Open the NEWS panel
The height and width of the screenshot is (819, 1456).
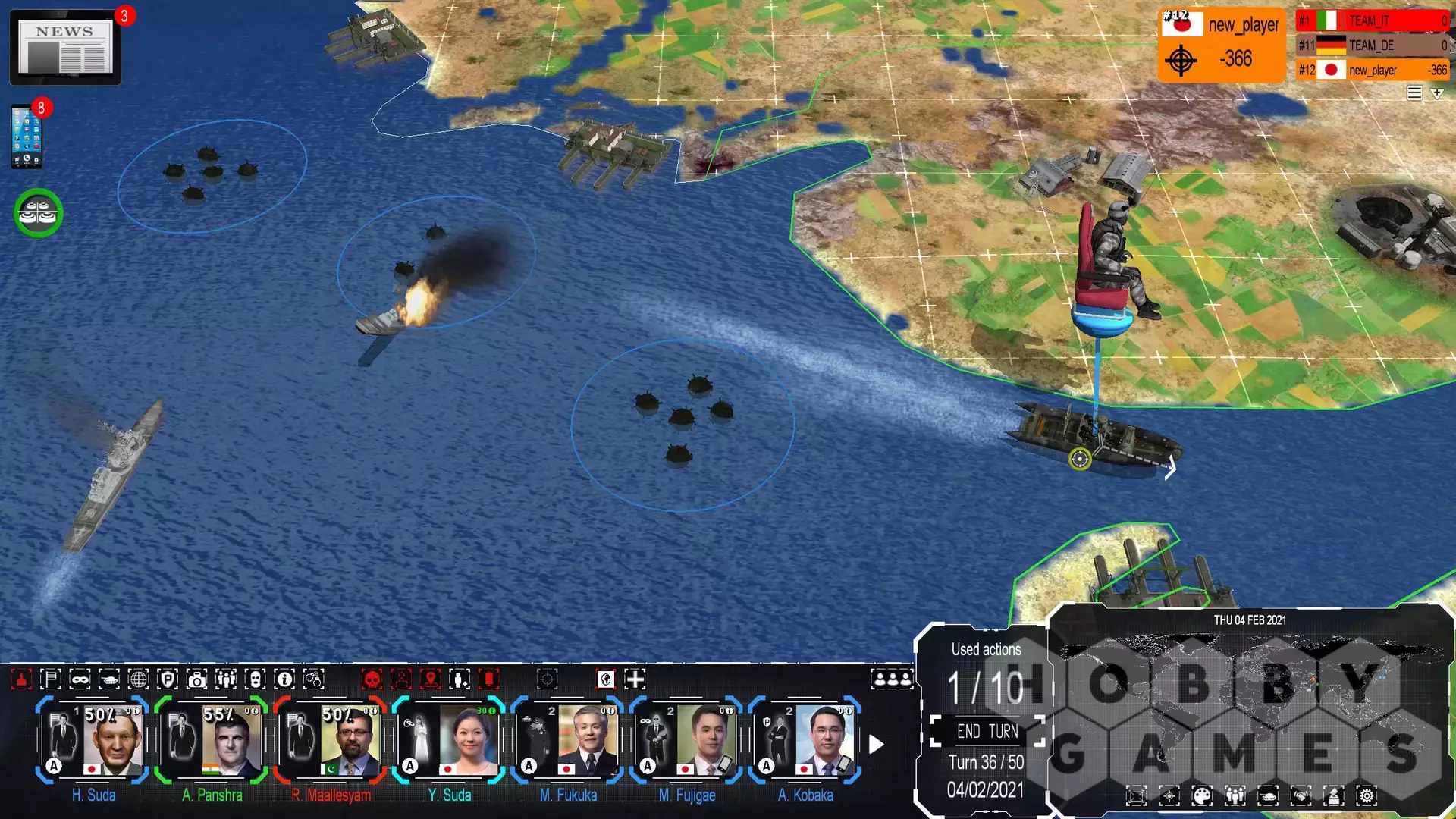tap(65, 48)
